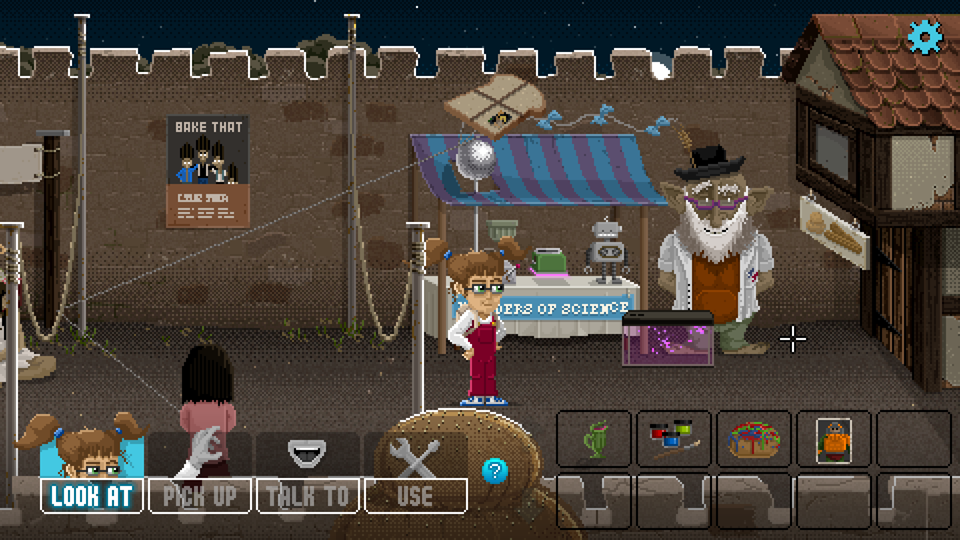Viewport: 960px width, 540px height.
Task: Switch to the Use verb
Action: pyautogui.click(x=415, y=495)
